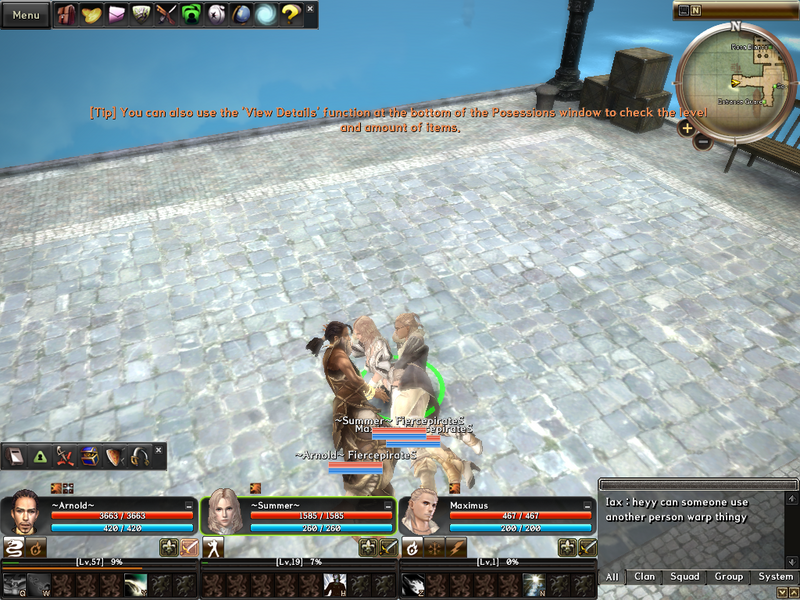Open the pink envelope mail icon
The image size is (800, 600).
pyautogui.click(x=118, y=14)
